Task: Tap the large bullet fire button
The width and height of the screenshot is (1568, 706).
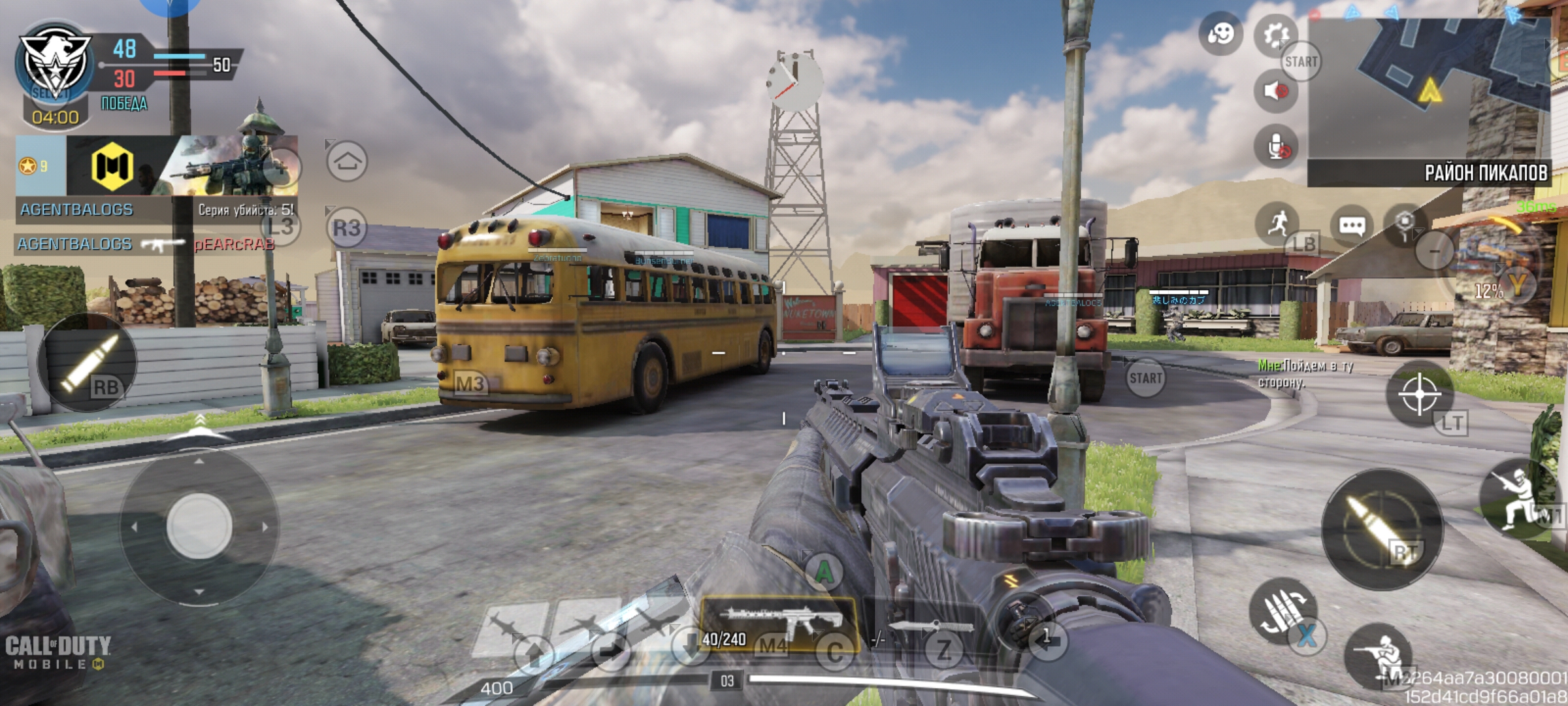Action: pyautogui.click(x=1382, y=528)
